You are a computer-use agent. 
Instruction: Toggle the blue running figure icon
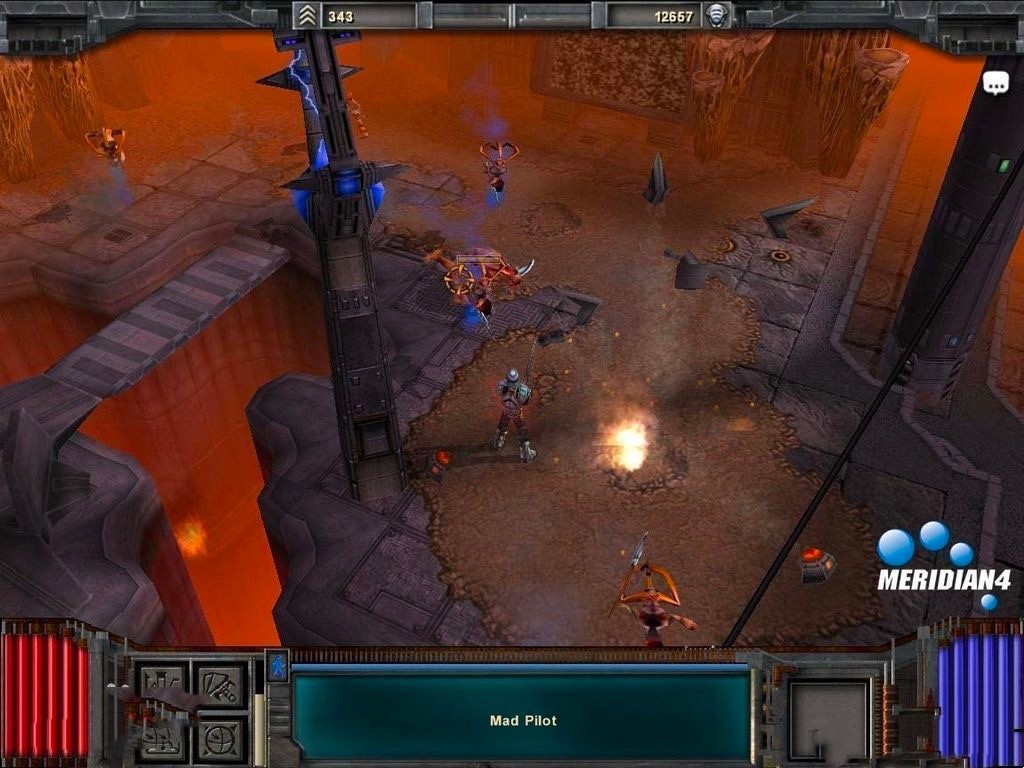coord(277,666)
